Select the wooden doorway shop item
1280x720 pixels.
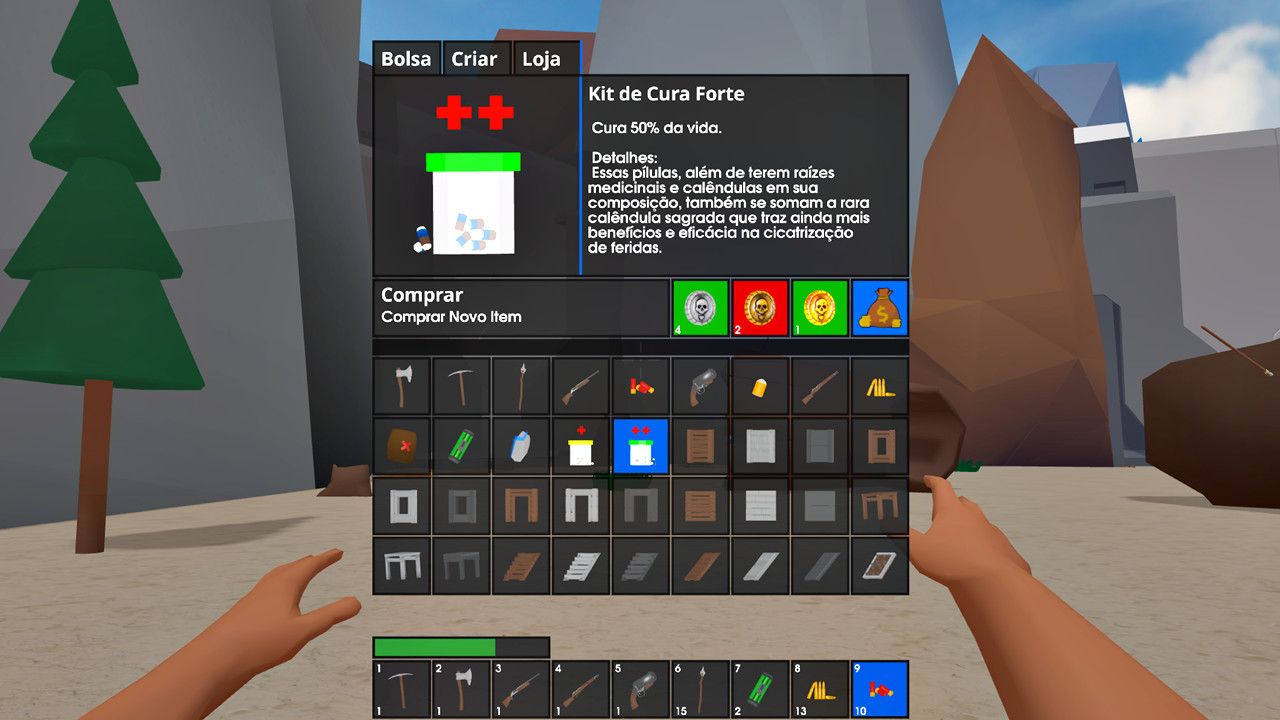click(x=521, y=506)
